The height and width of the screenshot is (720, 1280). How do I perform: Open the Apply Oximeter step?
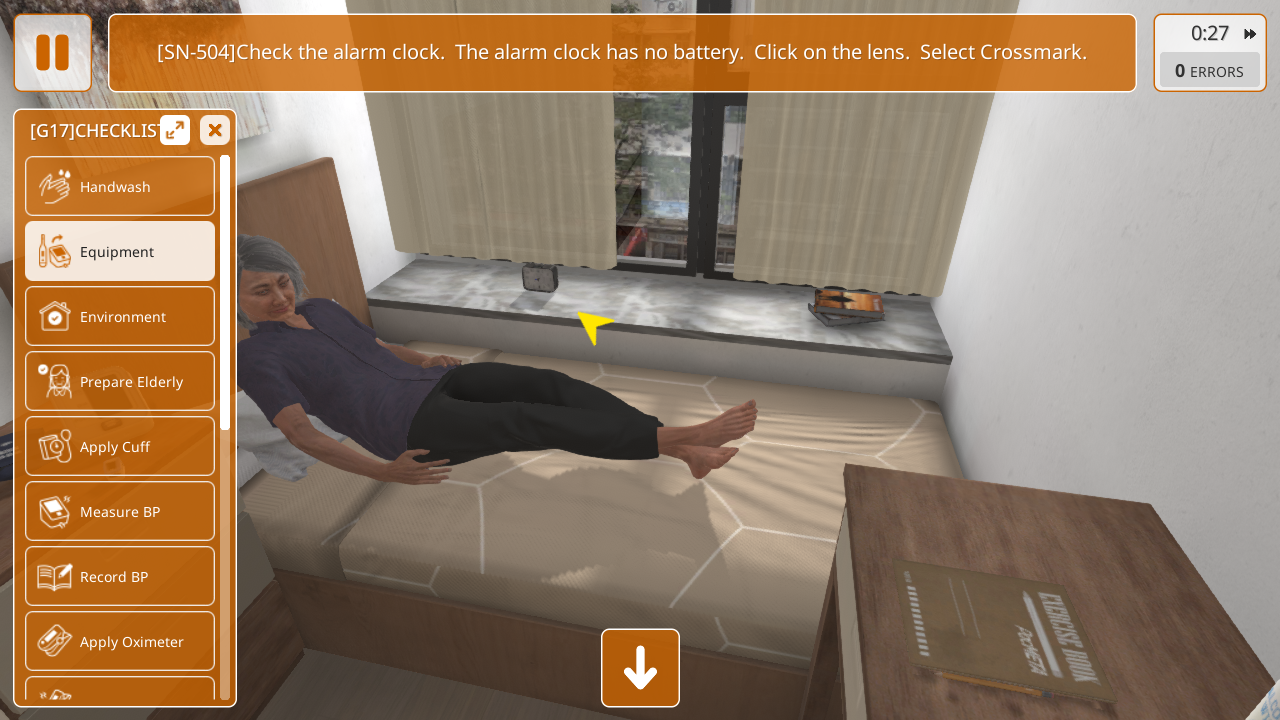click(120, 642)
